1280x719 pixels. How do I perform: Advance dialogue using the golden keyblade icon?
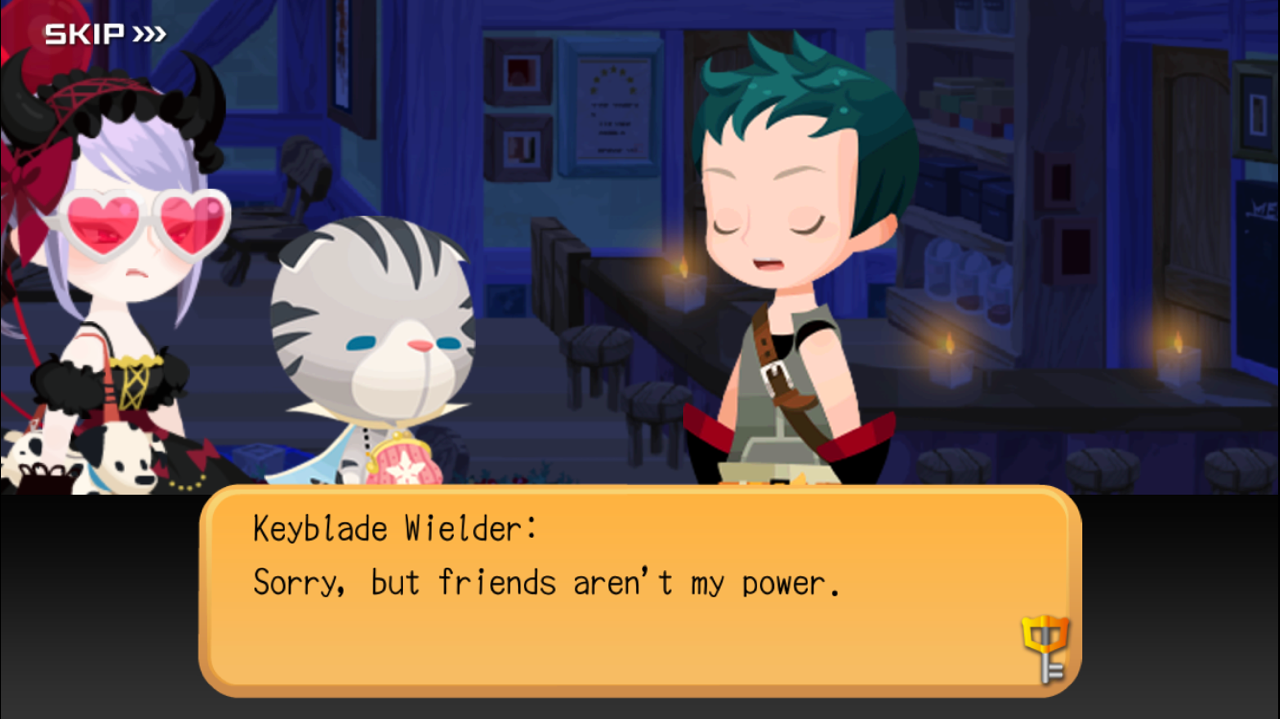[1044, 648]
